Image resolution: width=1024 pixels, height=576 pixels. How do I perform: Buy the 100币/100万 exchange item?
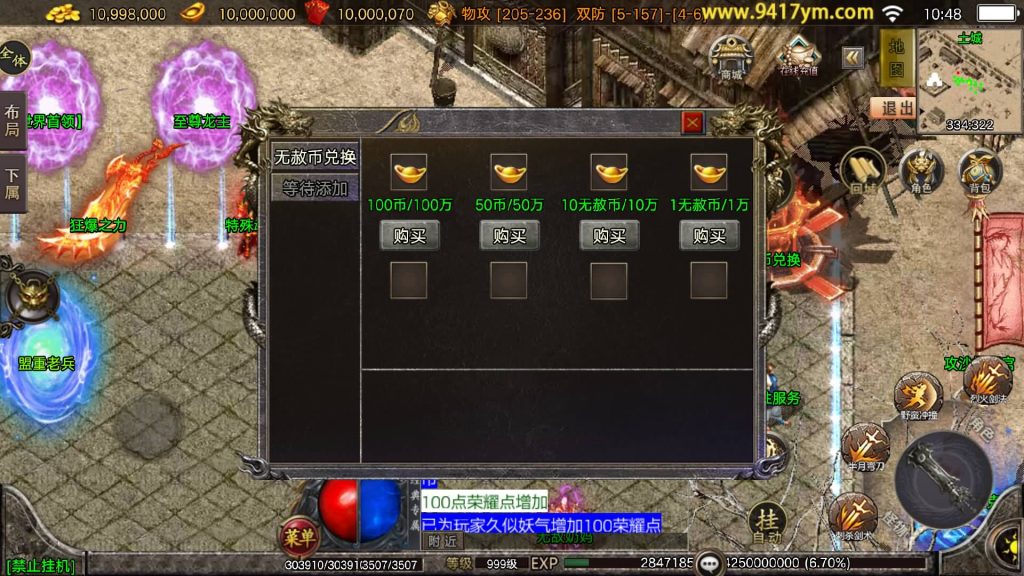pyautogui.click(x=409, y=236)
